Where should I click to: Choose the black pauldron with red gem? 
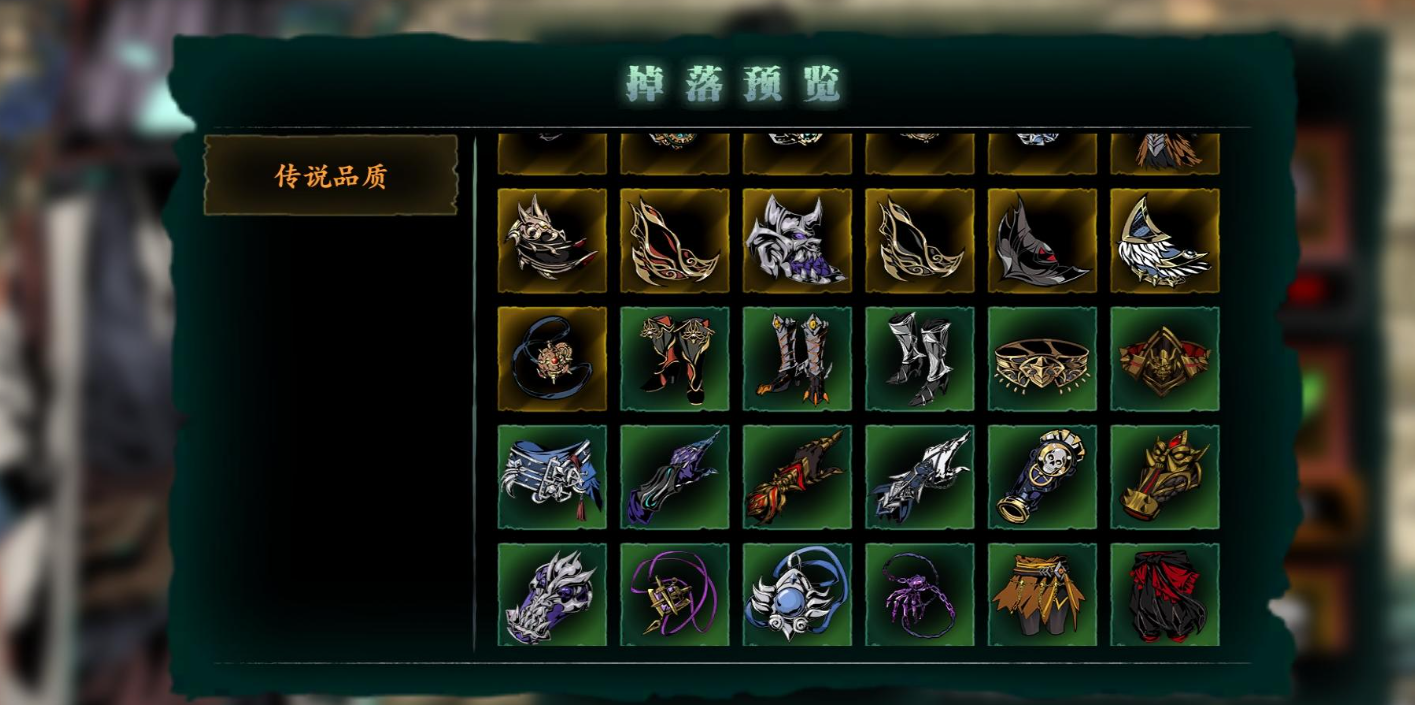click(x=1042, y=240)
